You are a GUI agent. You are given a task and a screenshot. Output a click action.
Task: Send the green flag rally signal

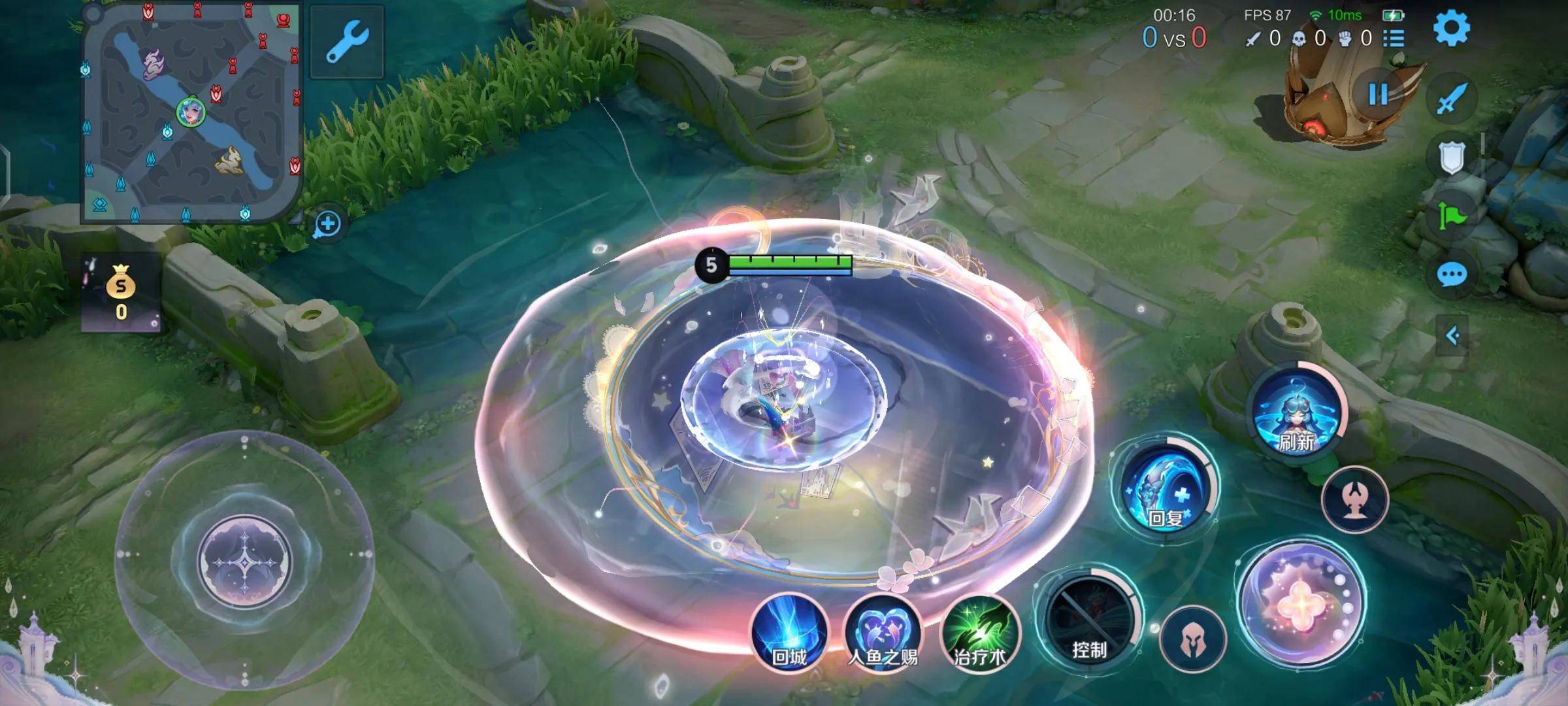pos(1452,216)
